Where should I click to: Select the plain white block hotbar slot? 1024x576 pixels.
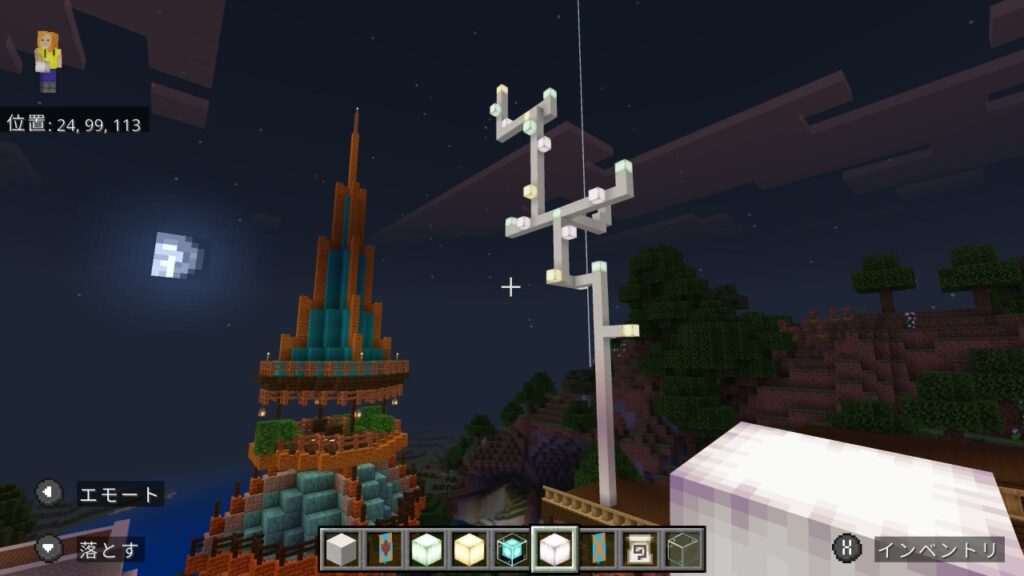[342, 548]
